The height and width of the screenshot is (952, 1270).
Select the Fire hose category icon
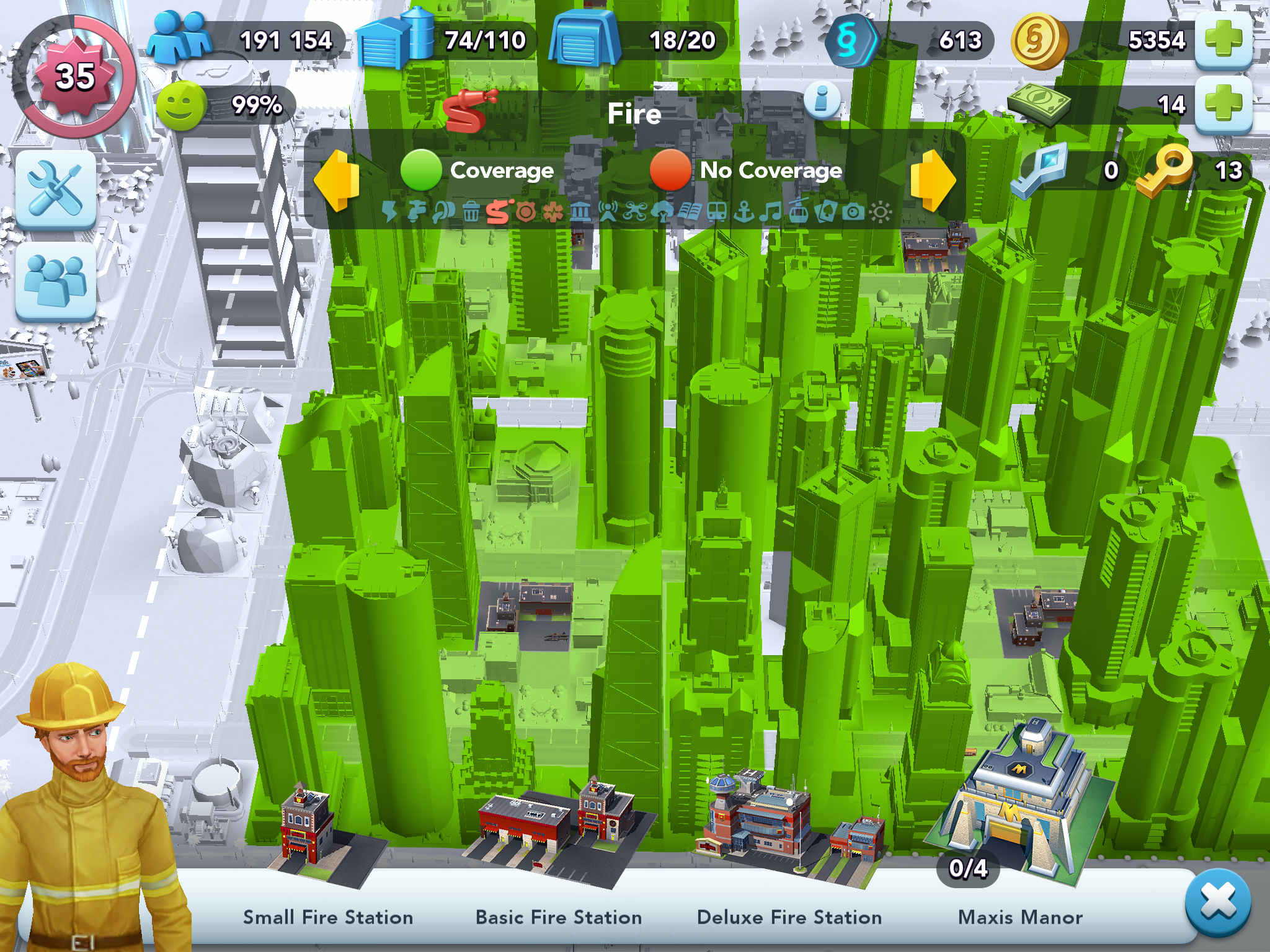pos(498,212)
